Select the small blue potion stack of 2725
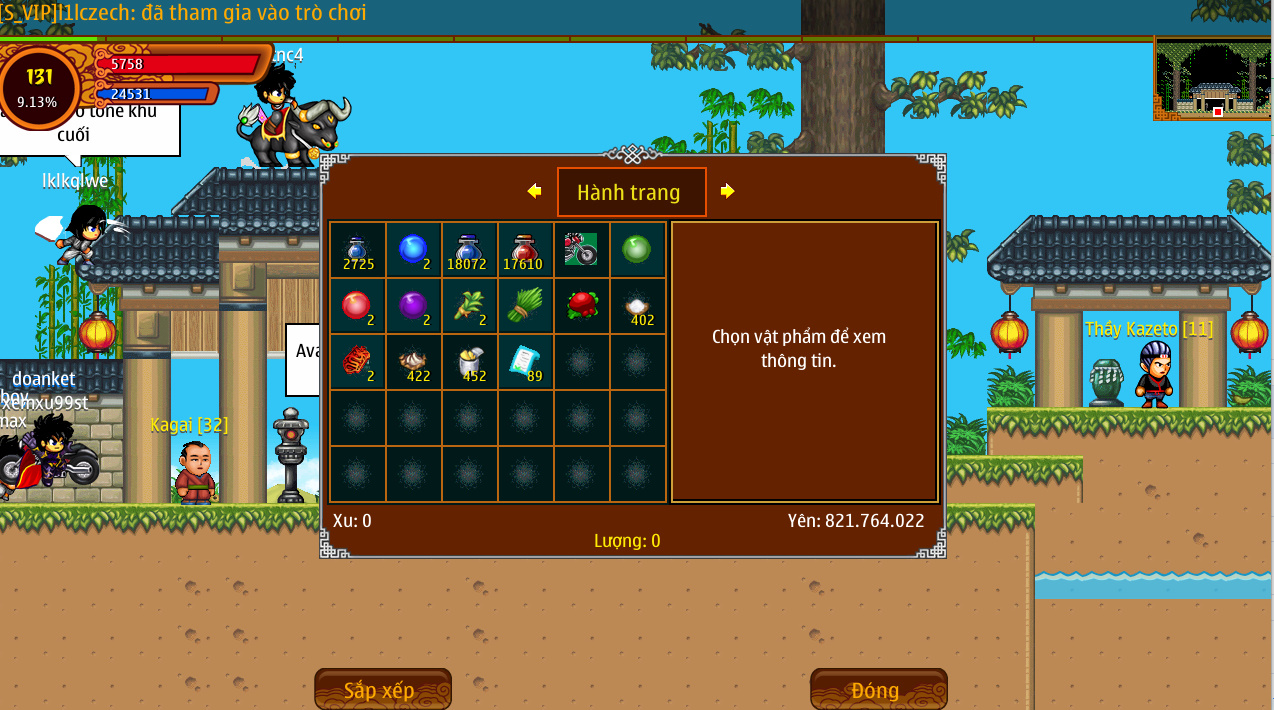Screen dimensions: 1274x710 point(358,250)
